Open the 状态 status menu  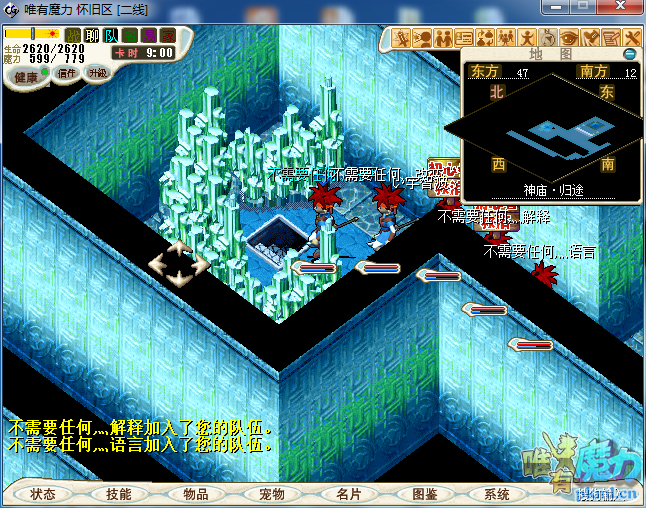pos(43,494)
